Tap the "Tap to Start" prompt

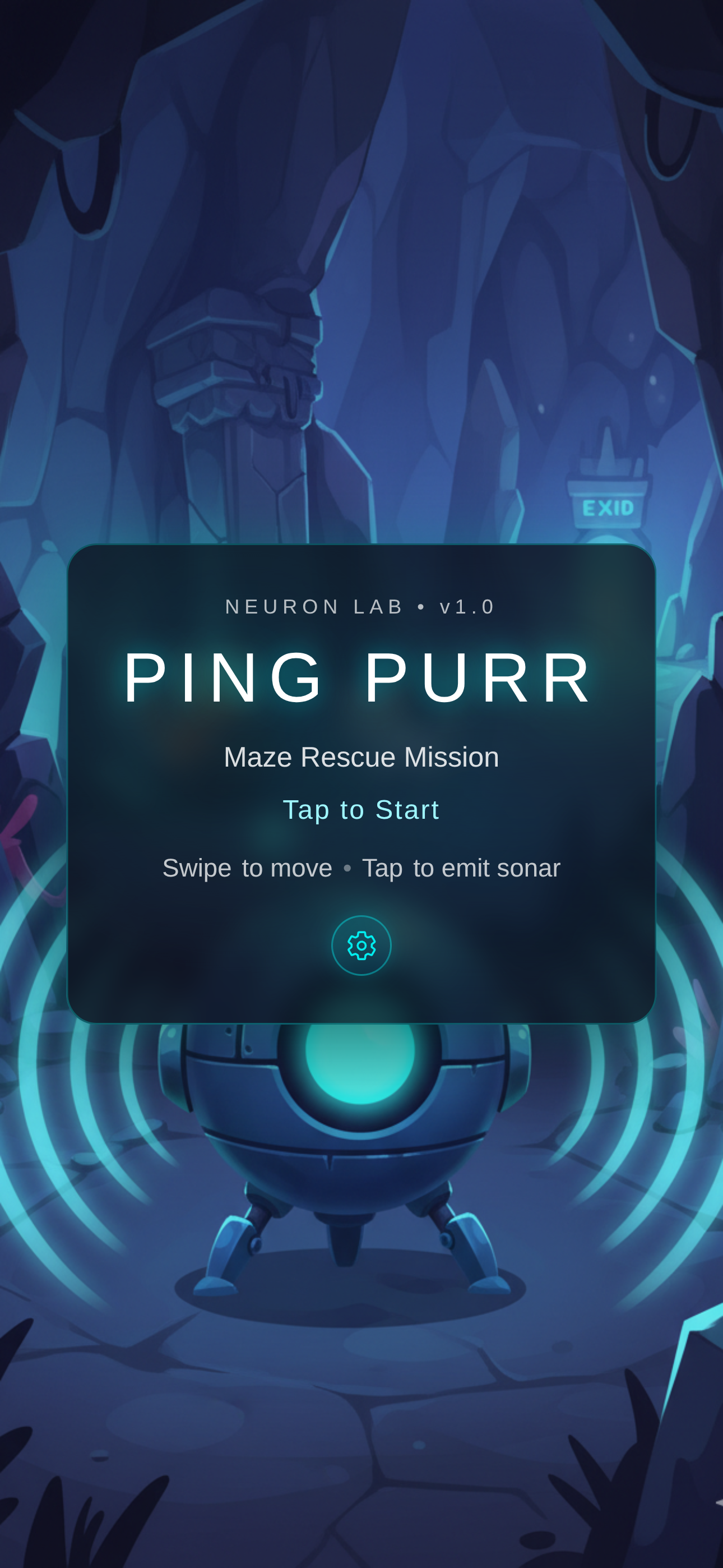coord(361,810)
